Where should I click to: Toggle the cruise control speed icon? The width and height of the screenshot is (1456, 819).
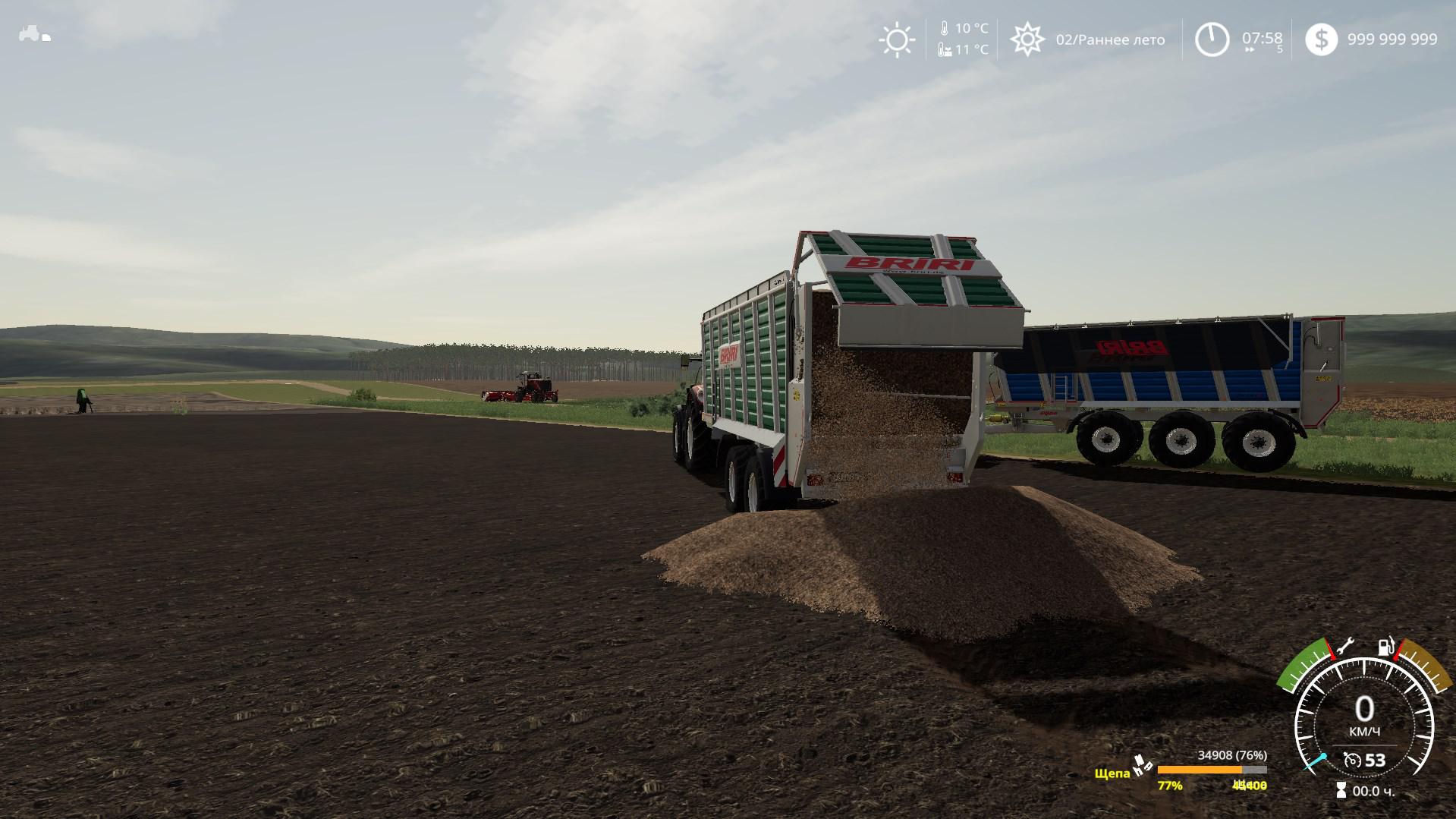(x=1351, y=760)
